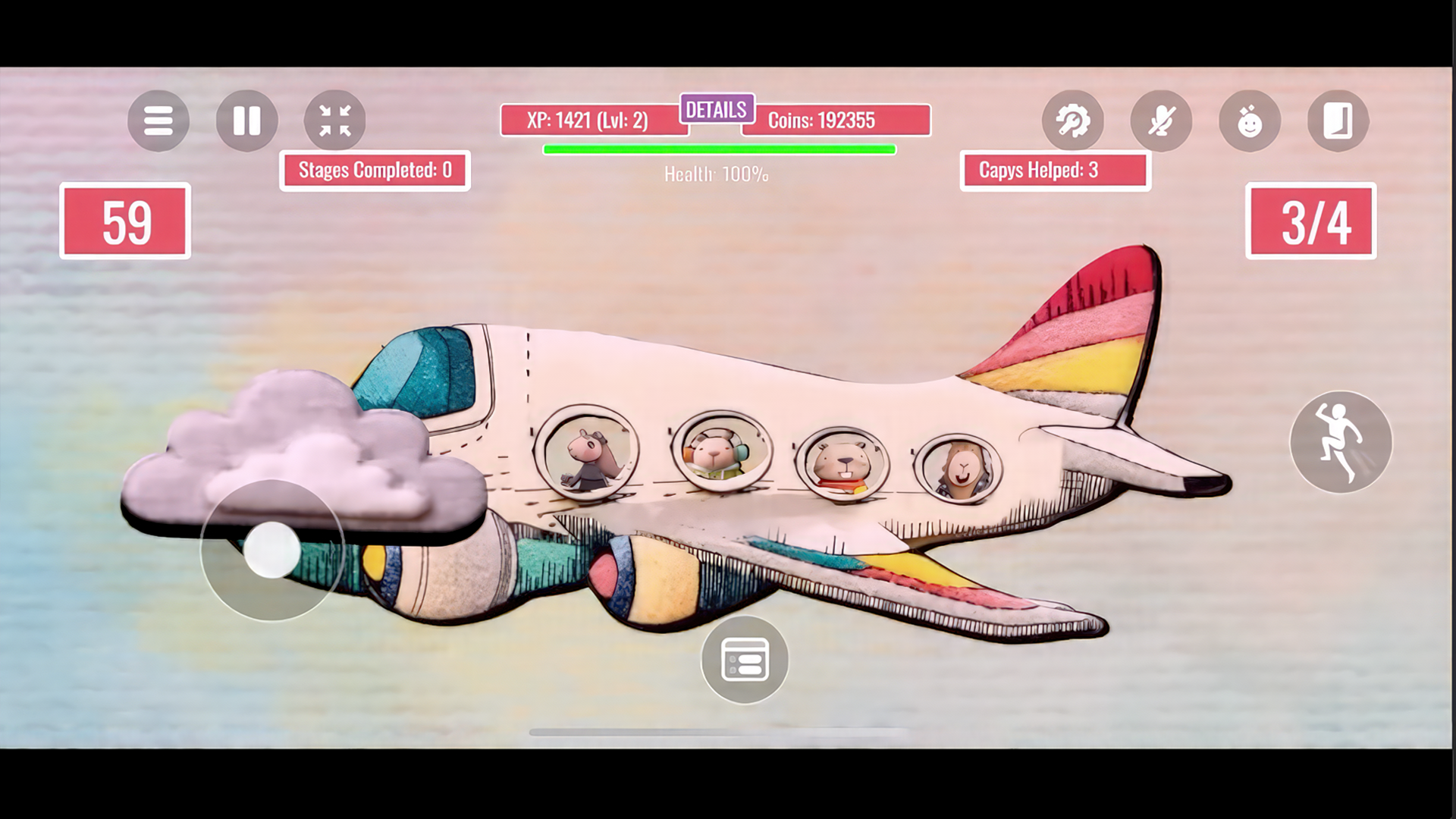Screen dimensions: 1456x819
Task: Open the hamburger menu
Action: pos(158,121)
